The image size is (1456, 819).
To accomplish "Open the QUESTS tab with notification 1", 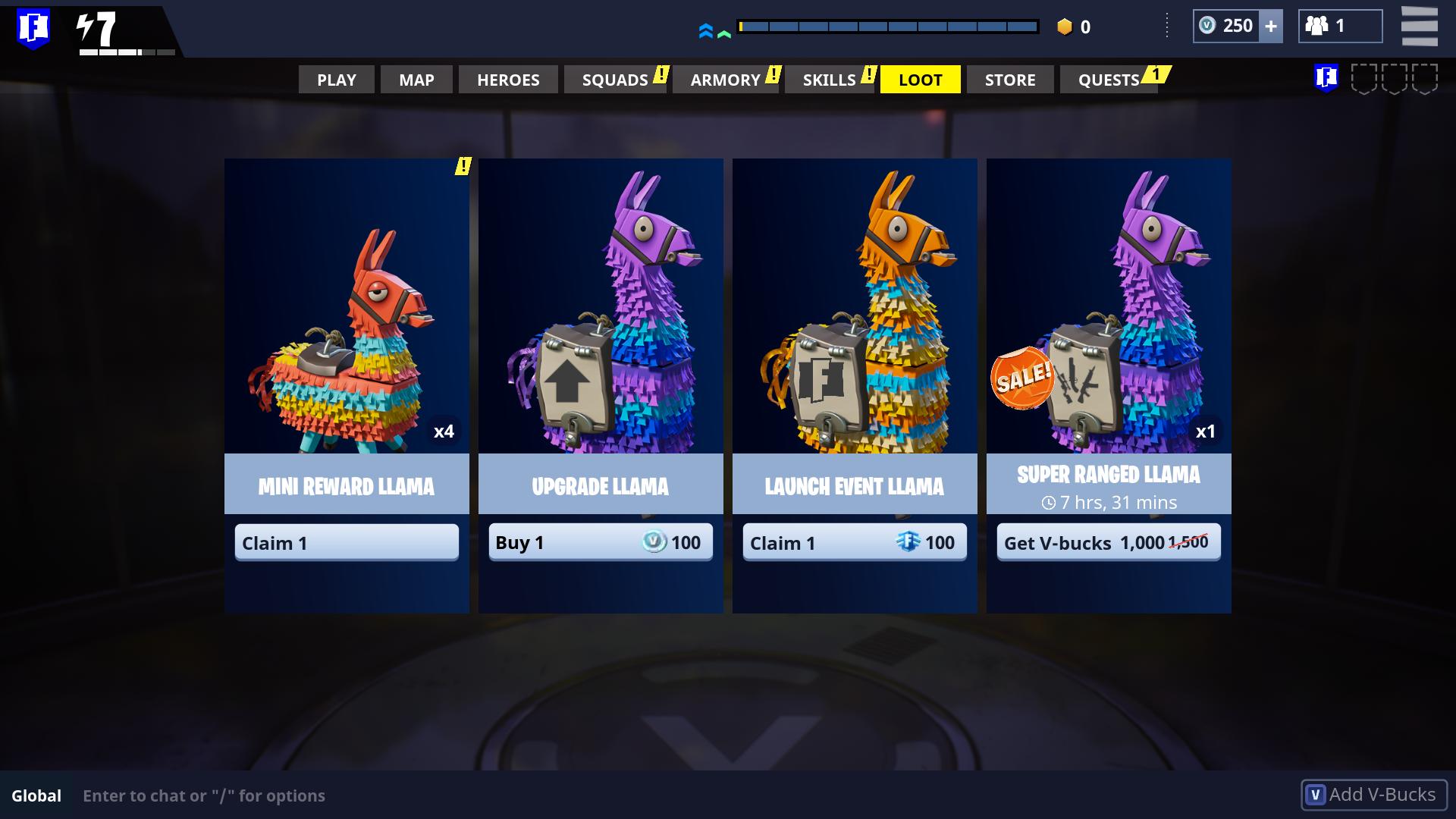I will click(x=1109, y=79).
